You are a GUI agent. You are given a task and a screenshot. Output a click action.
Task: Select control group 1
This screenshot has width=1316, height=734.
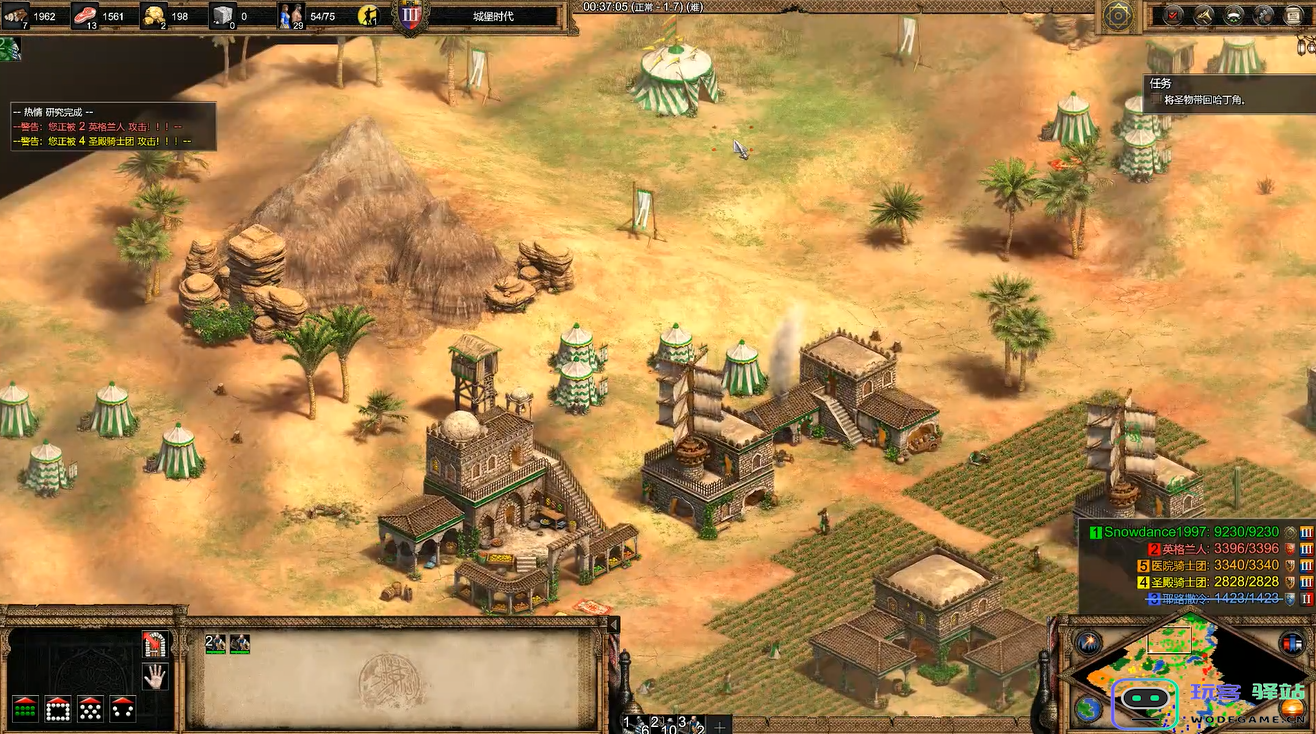coord(632,722)
